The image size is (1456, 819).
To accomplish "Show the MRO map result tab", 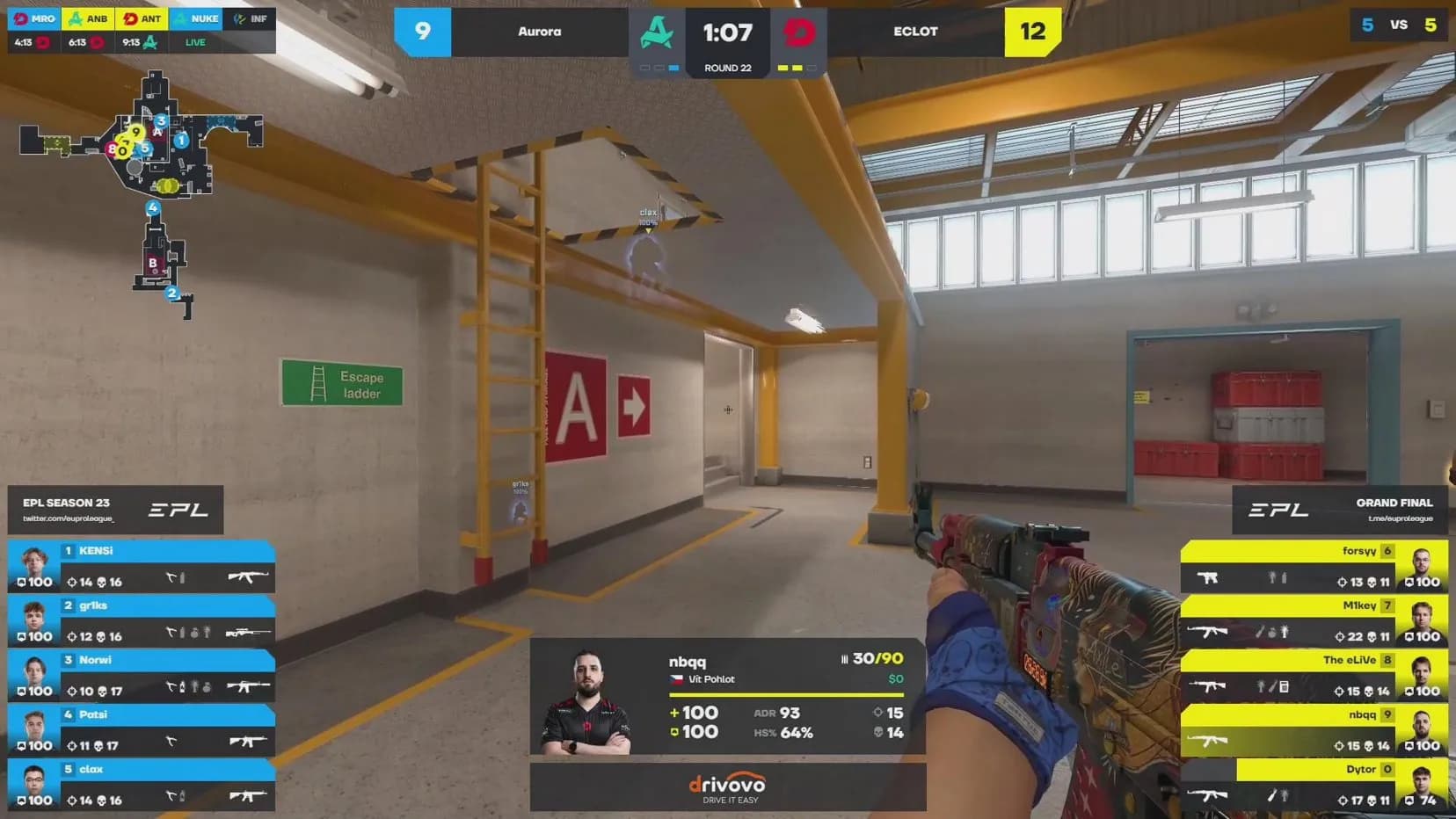I will click(34, 30).
